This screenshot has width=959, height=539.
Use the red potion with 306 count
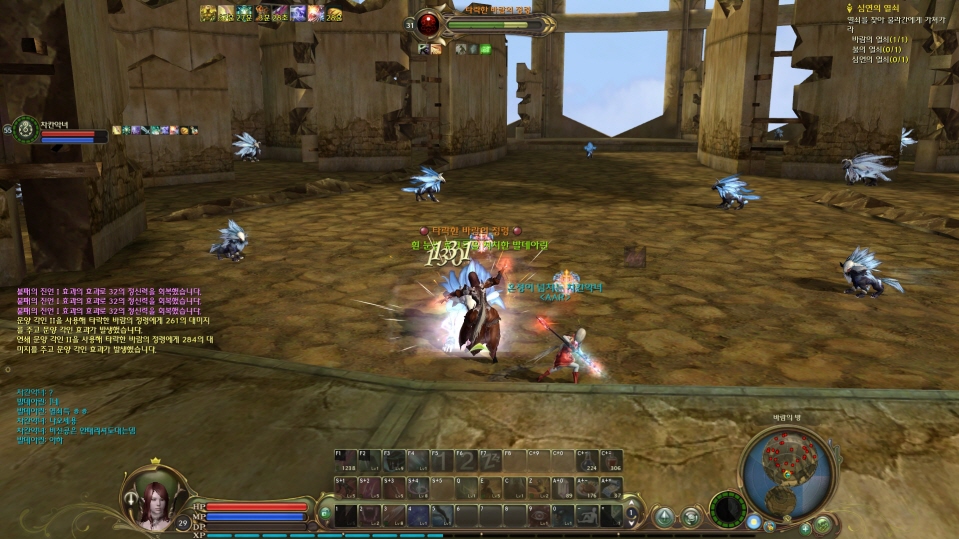coord(612,460)
